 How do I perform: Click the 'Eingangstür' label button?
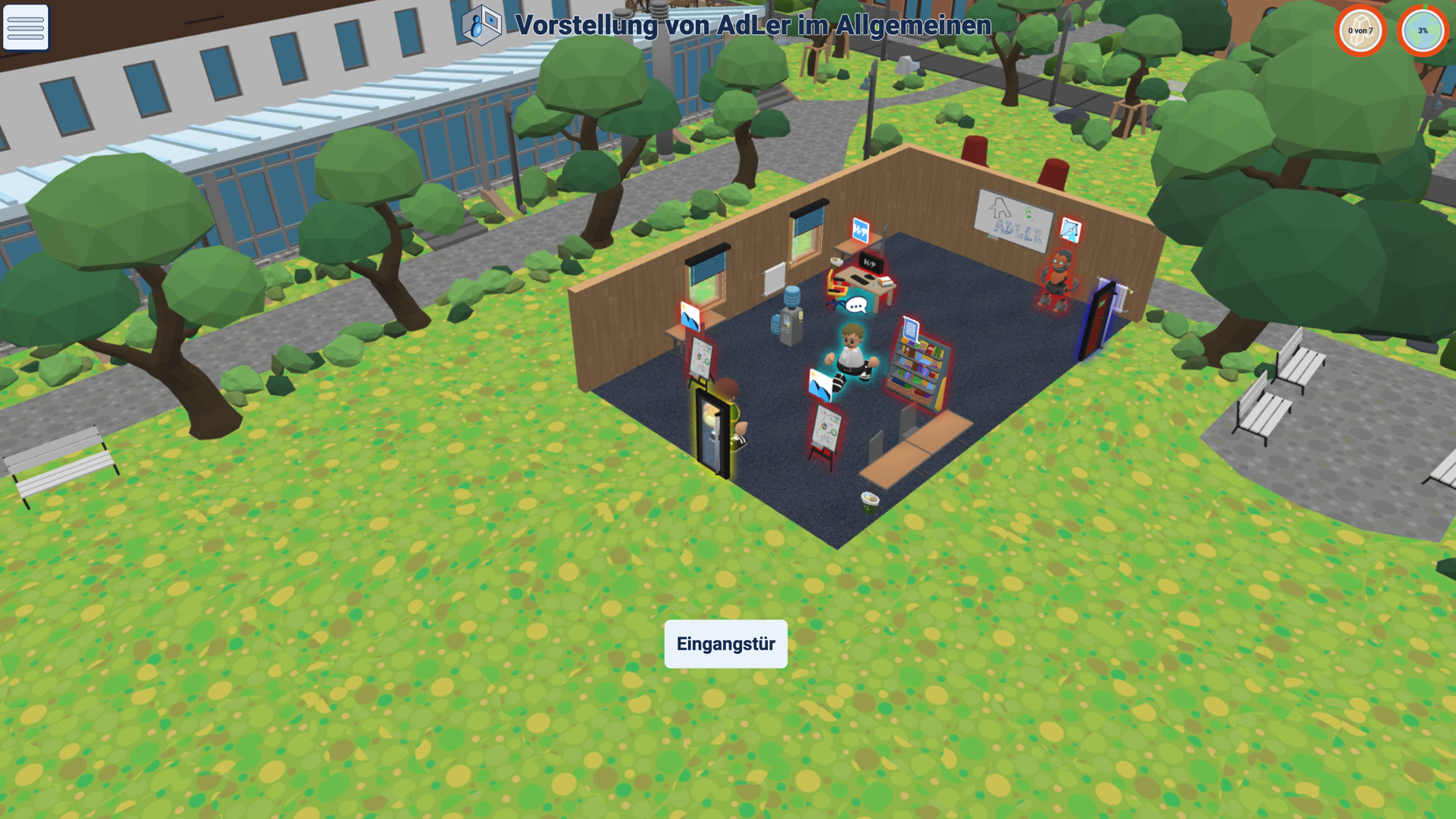click(x=725, y=643)
